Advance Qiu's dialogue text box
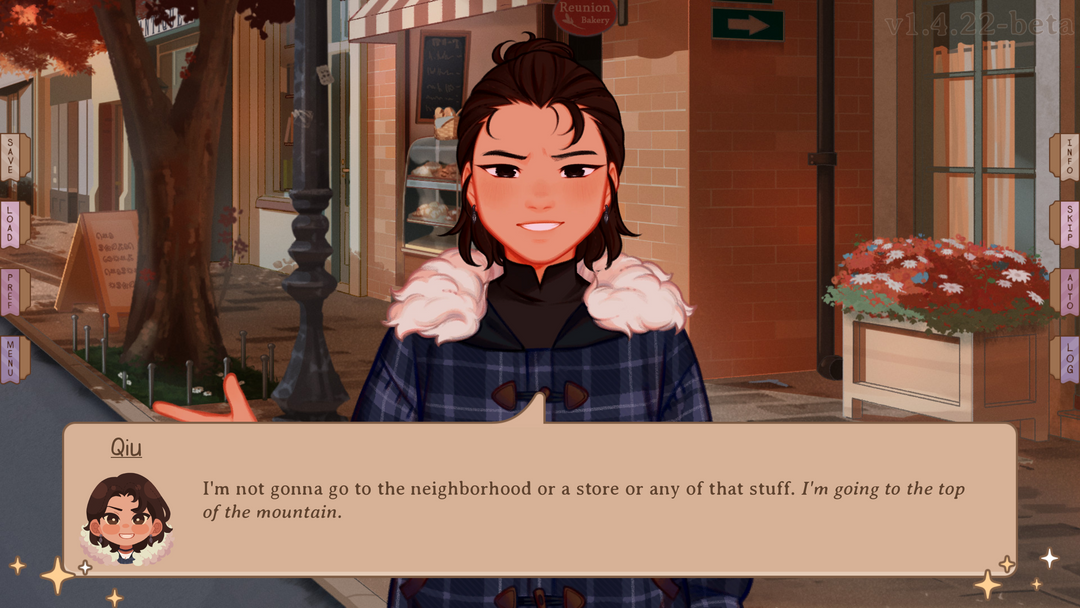This screenshot has width=1080, height=608. (x=580, y=500)
